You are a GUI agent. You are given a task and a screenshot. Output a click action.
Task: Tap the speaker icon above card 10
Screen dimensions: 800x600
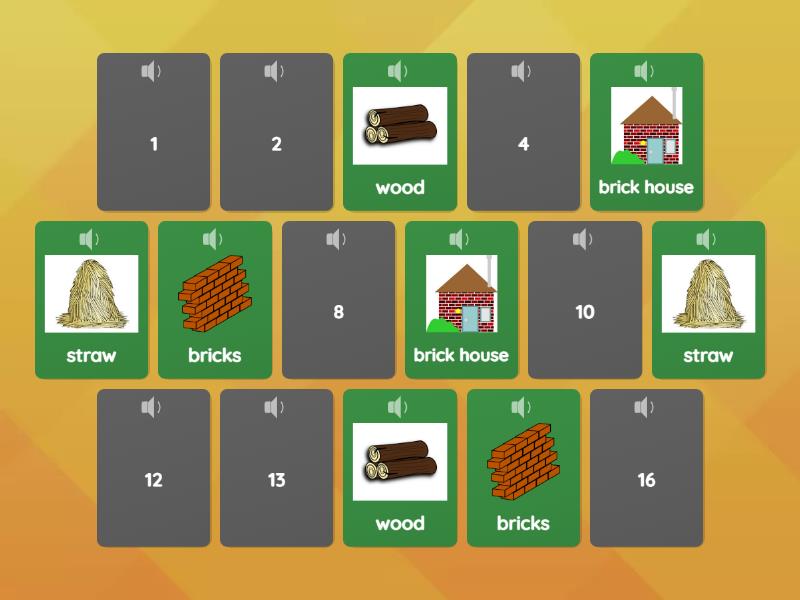(x=583, y=239)
